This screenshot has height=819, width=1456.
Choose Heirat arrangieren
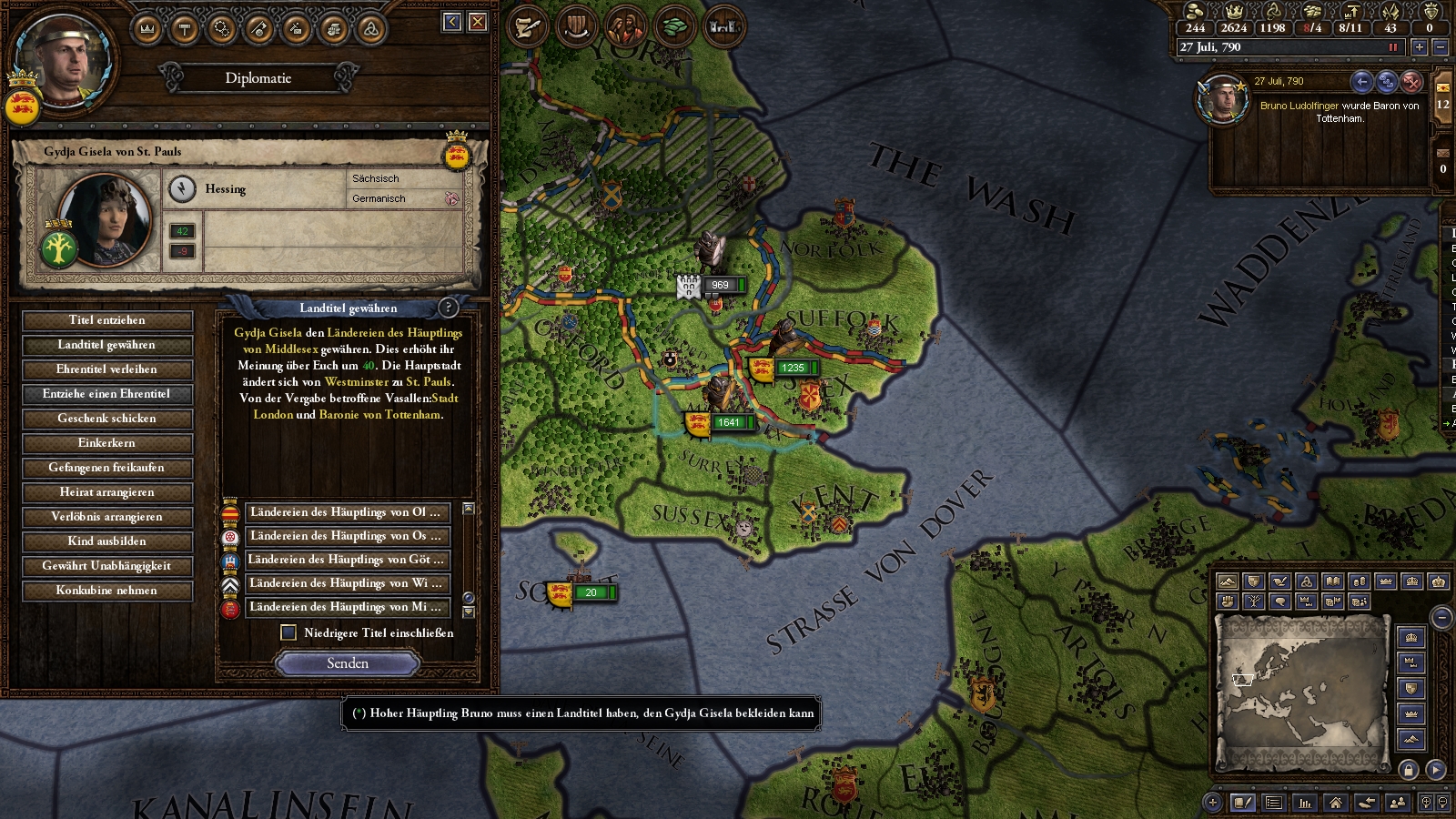coord(106,492)
